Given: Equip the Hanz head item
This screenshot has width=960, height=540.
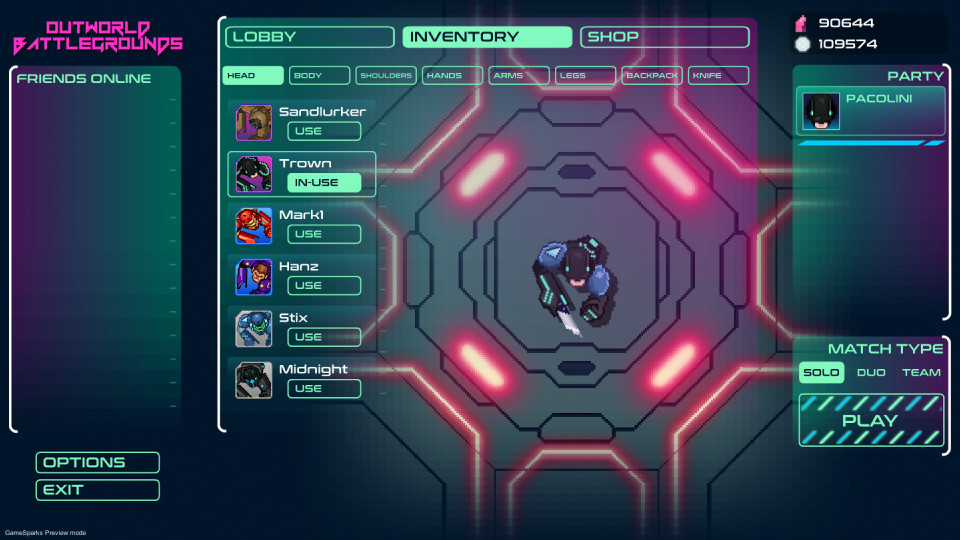Looking at the screenshot, I should (x=324, y=285).
